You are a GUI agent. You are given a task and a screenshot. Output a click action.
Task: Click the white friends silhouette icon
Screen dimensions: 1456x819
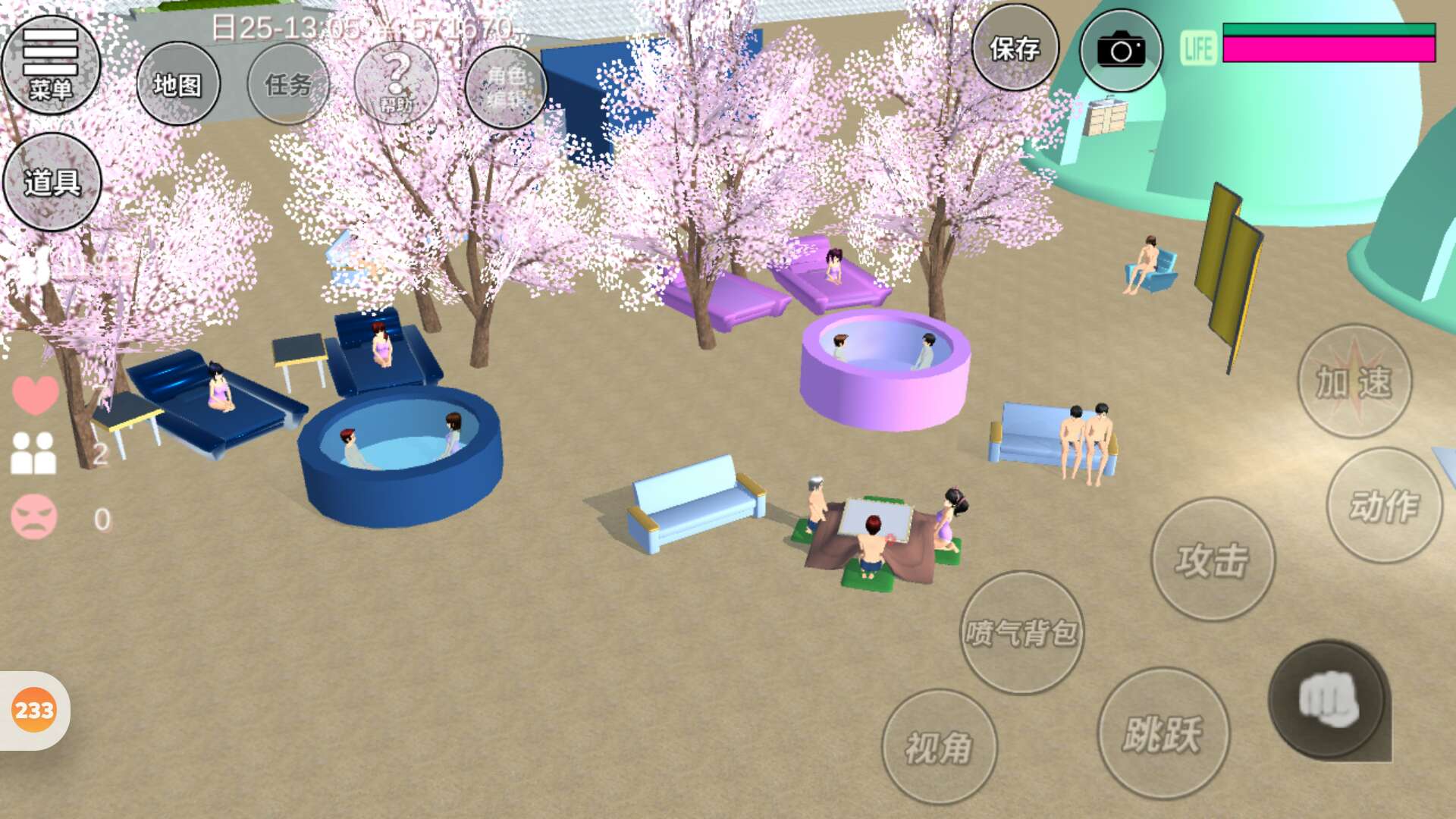pos(33,453)
